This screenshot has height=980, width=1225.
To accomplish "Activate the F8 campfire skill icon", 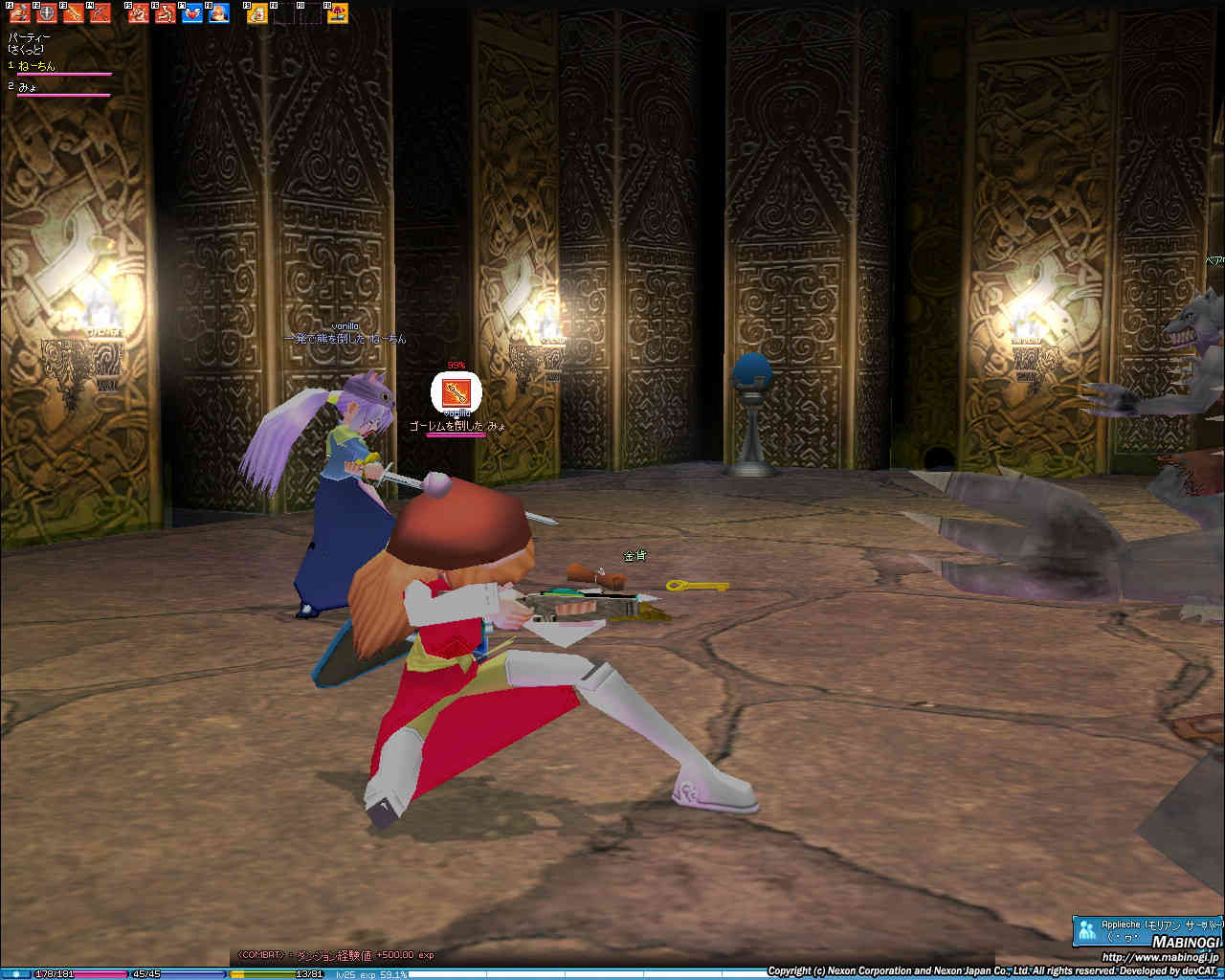I will pos(218,13).
